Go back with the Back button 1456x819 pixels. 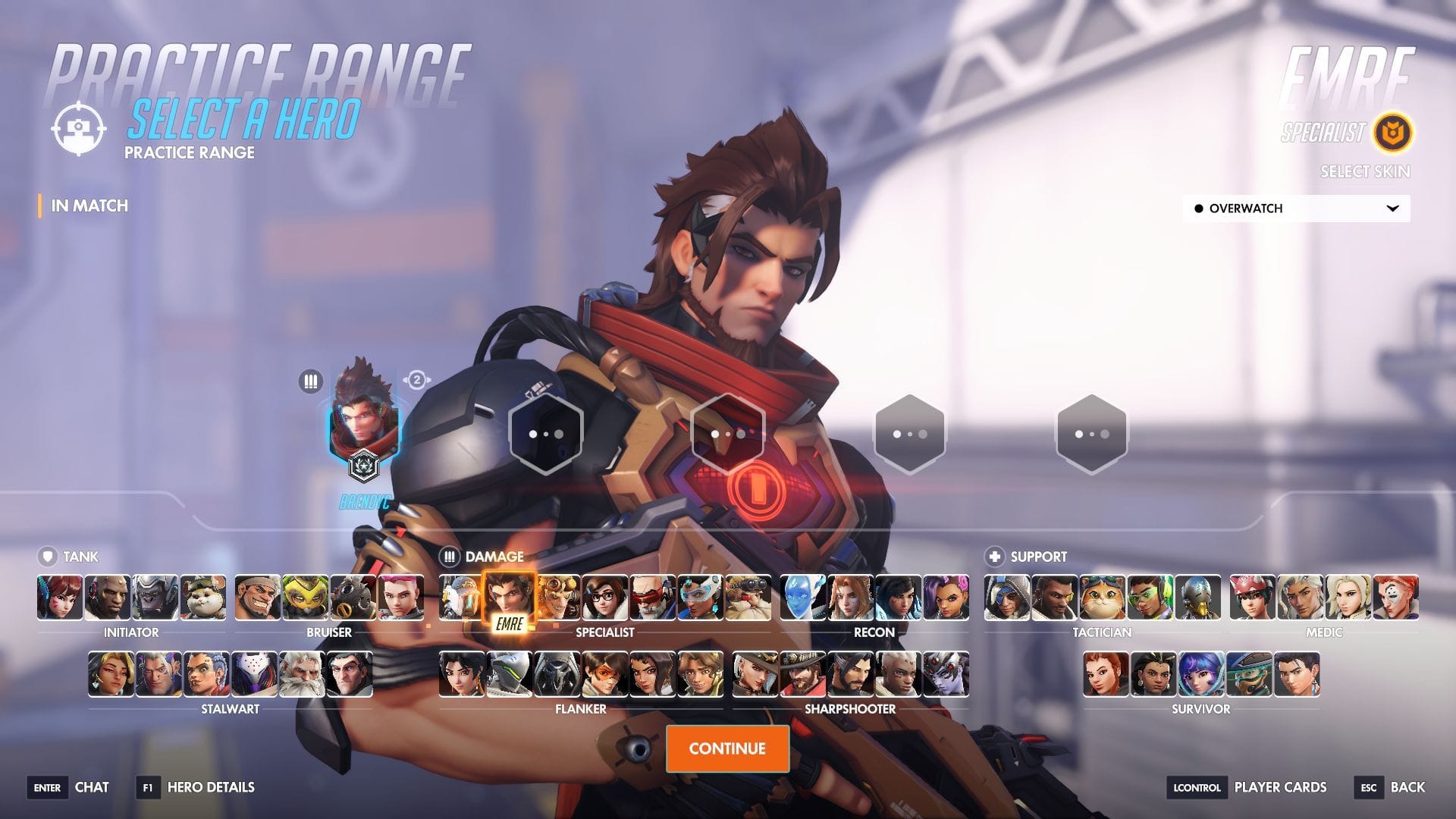point(1407,787)
